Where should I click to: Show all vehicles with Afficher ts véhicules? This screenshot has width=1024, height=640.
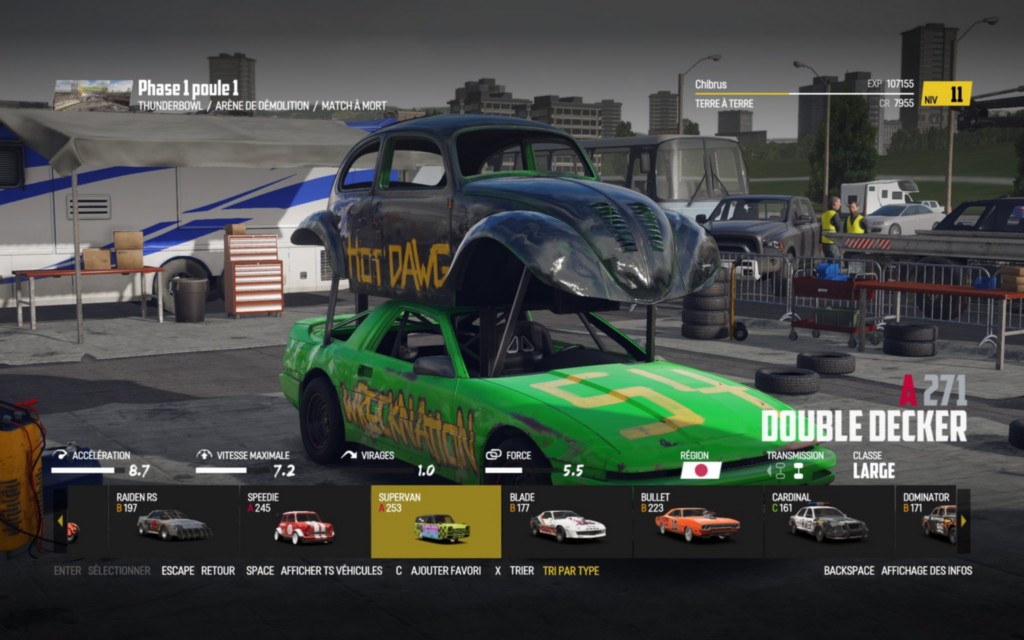click(x=331, y=571)
